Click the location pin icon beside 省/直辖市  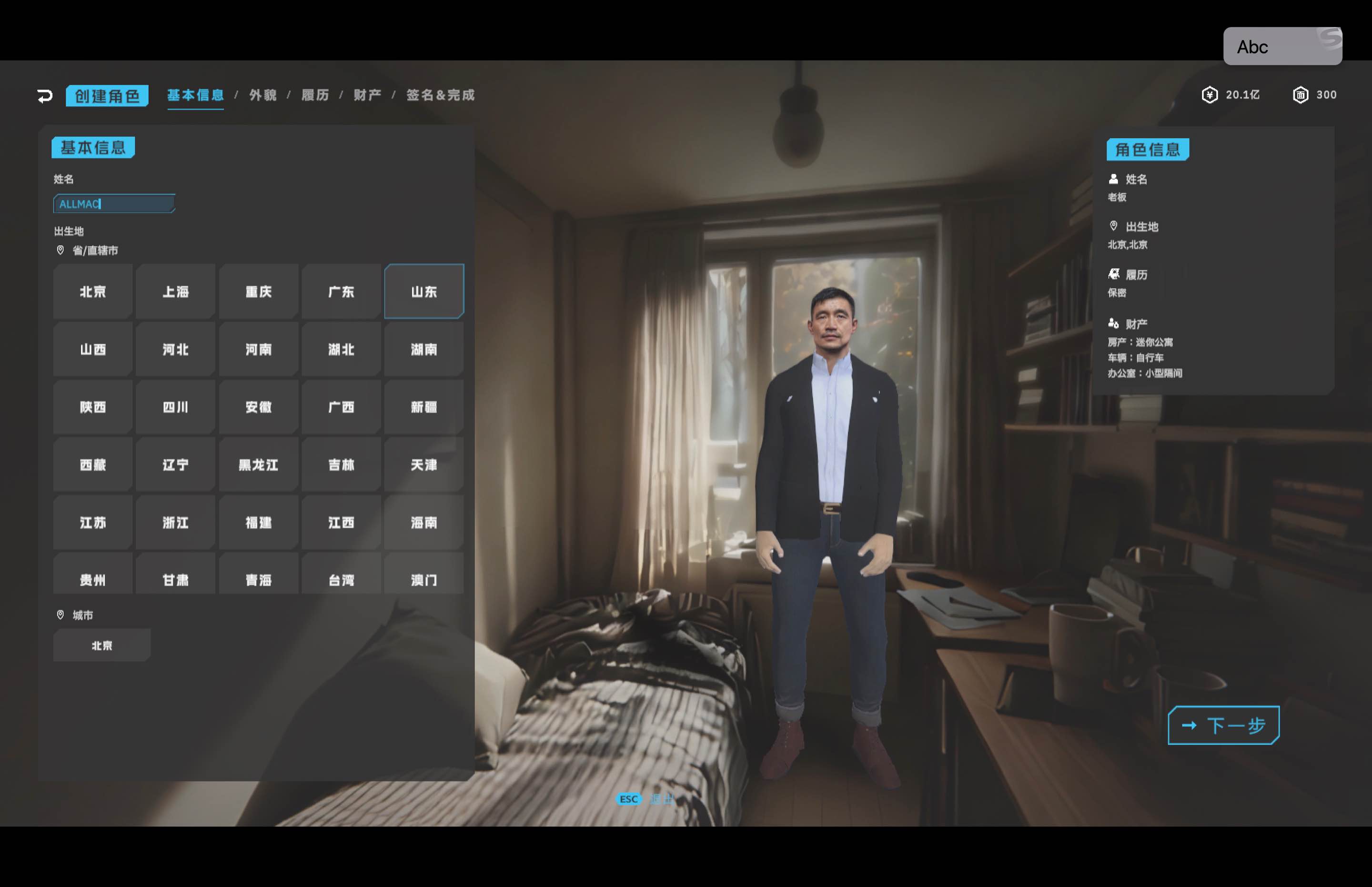pyautogui.click(x=60, y=251)
